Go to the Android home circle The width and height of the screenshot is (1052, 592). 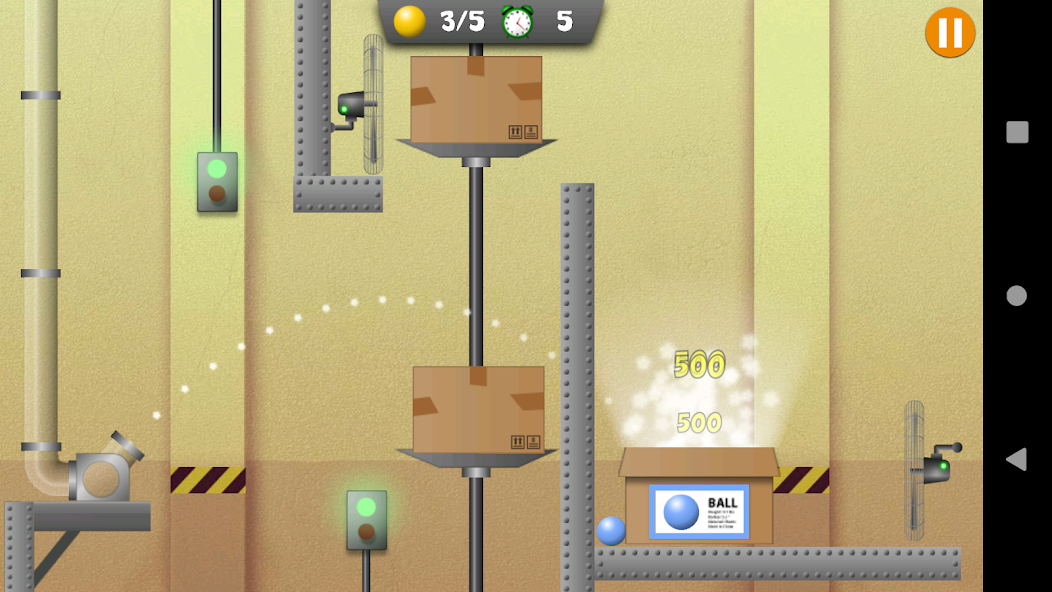(x=1017, y=296)
